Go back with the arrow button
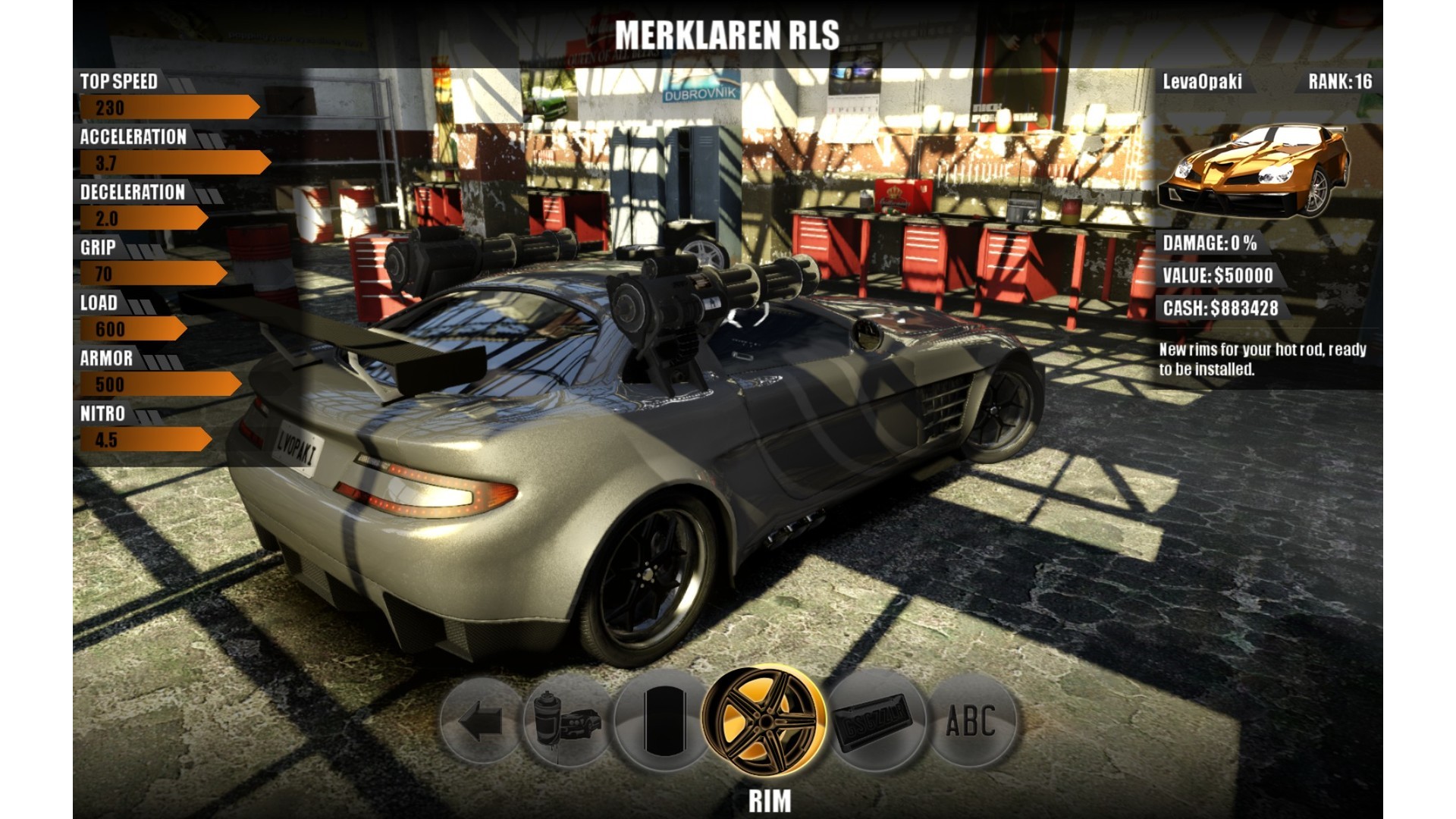Image resolution: width=1456 pixels, height=819 pixels. point(481,721)
